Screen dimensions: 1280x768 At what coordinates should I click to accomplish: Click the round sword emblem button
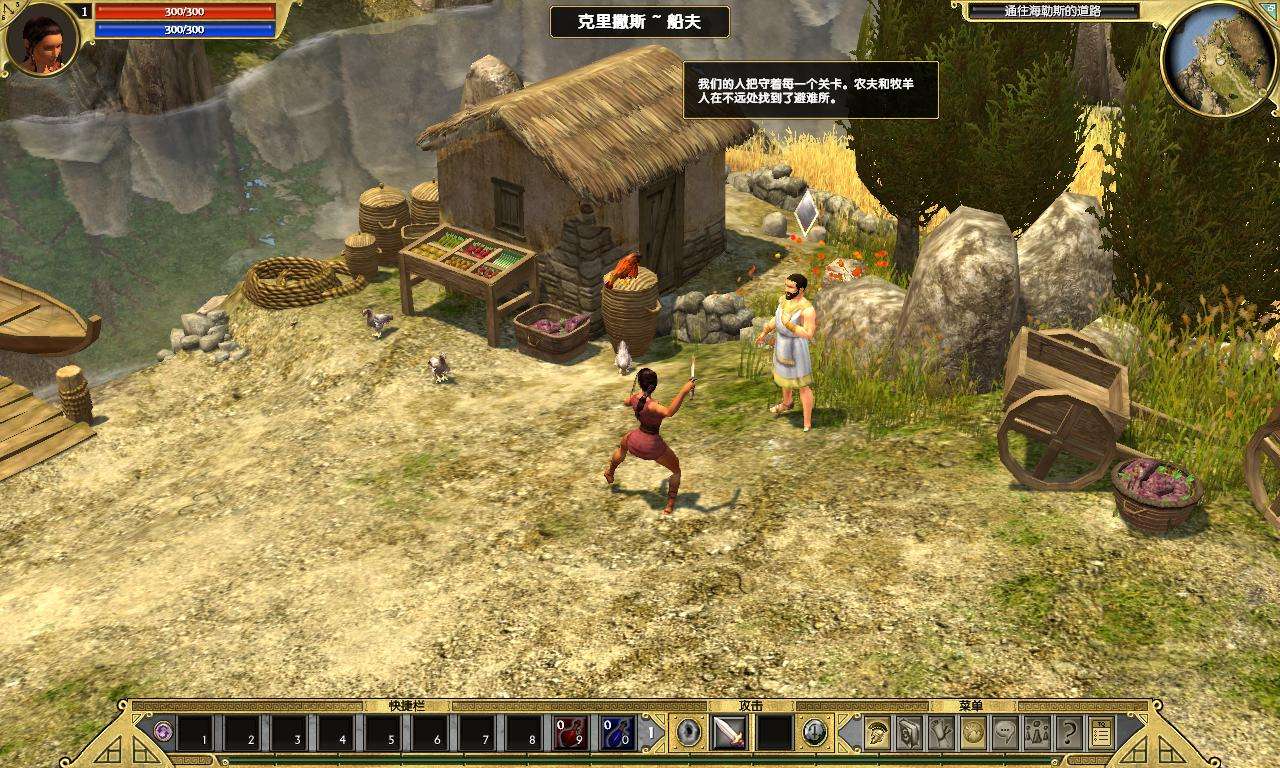tap(815, 733)
